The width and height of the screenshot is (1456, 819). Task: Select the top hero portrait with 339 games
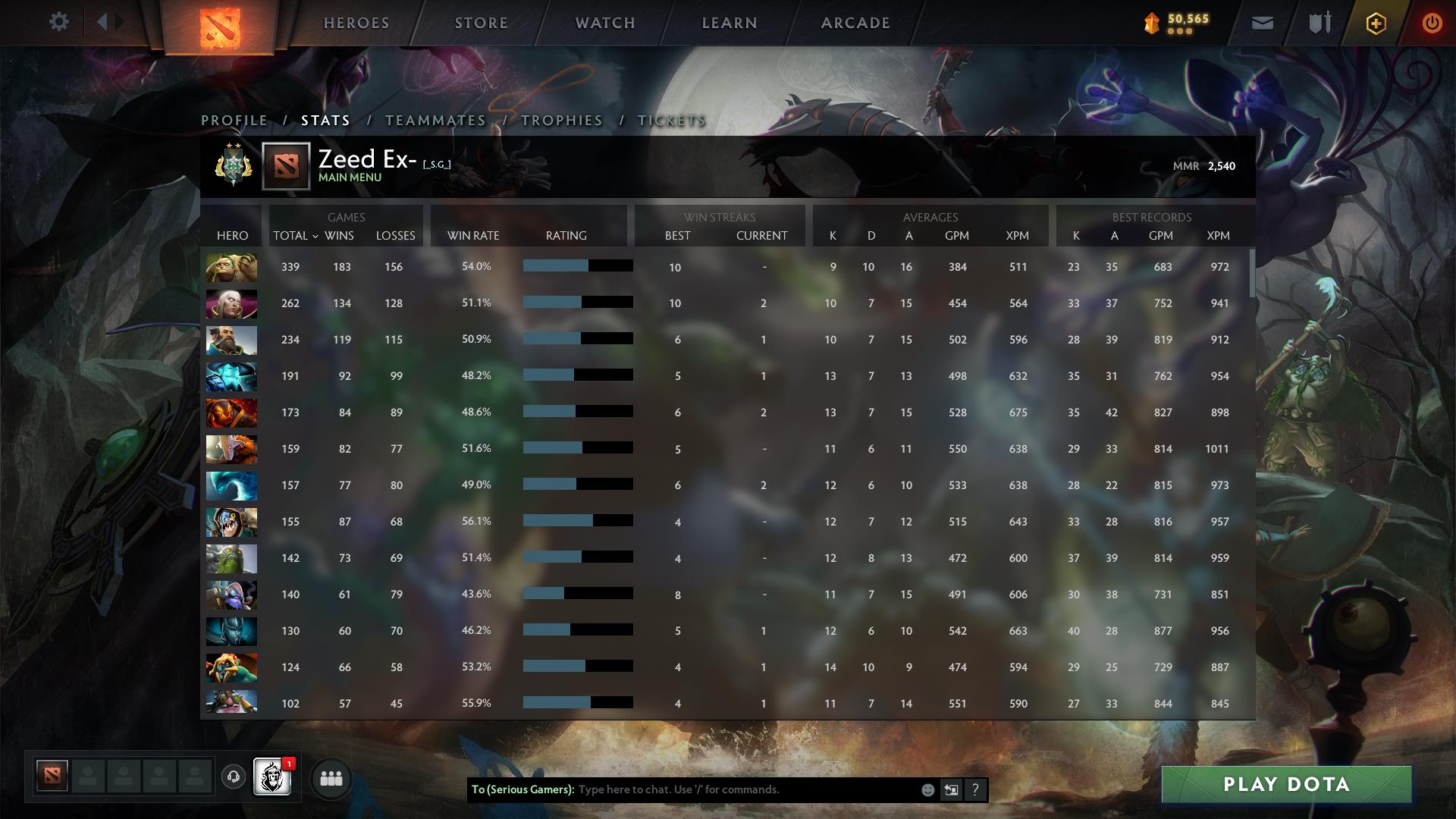coord(231,267)
